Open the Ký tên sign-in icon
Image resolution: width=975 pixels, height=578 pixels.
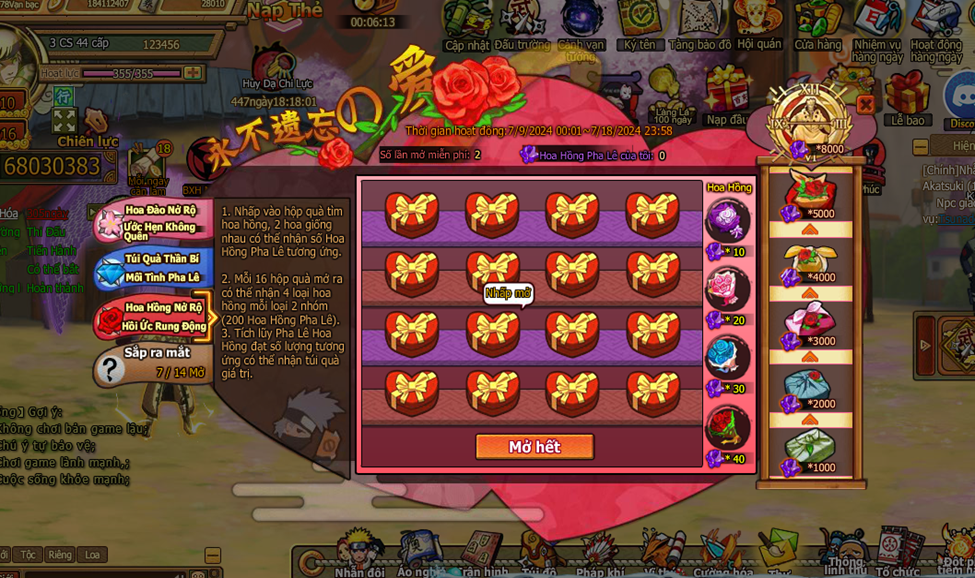(639, 25)
